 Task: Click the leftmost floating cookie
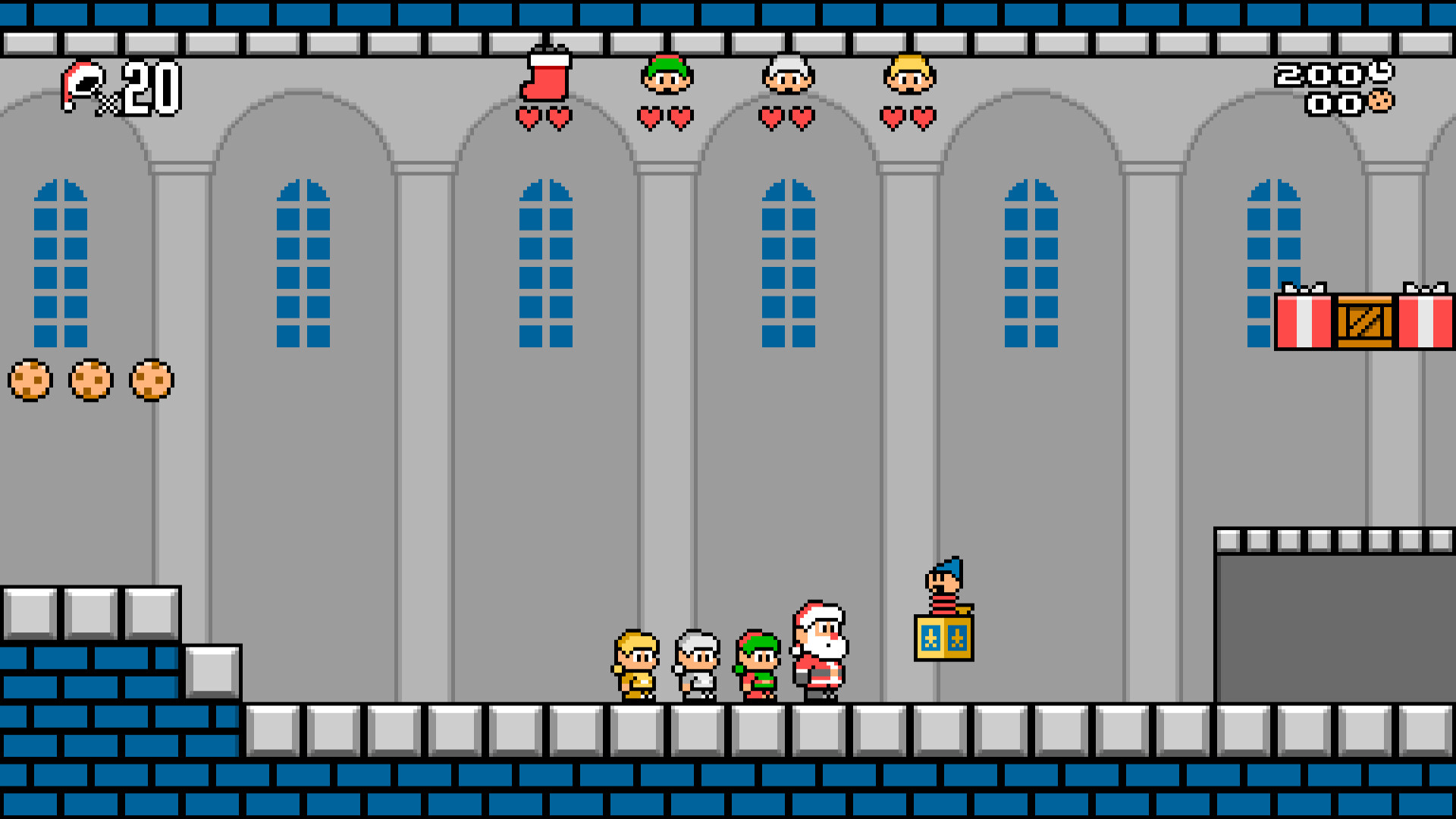point(30,381)
